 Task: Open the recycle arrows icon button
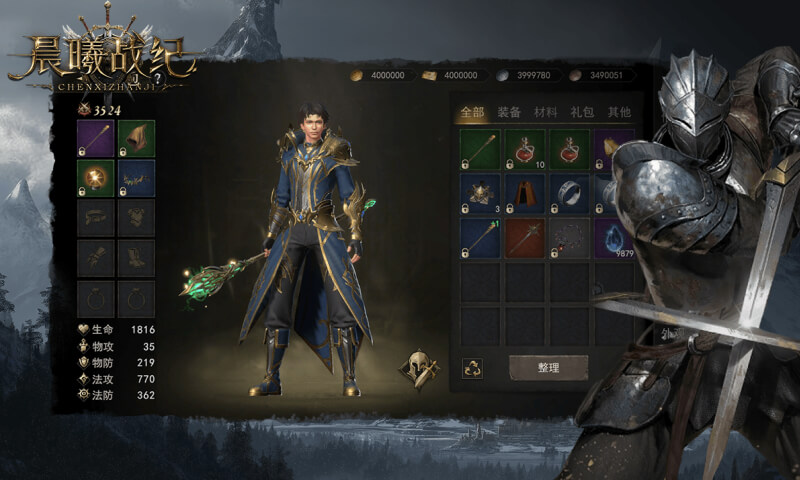pyautogui.click(x=473, y=367)
